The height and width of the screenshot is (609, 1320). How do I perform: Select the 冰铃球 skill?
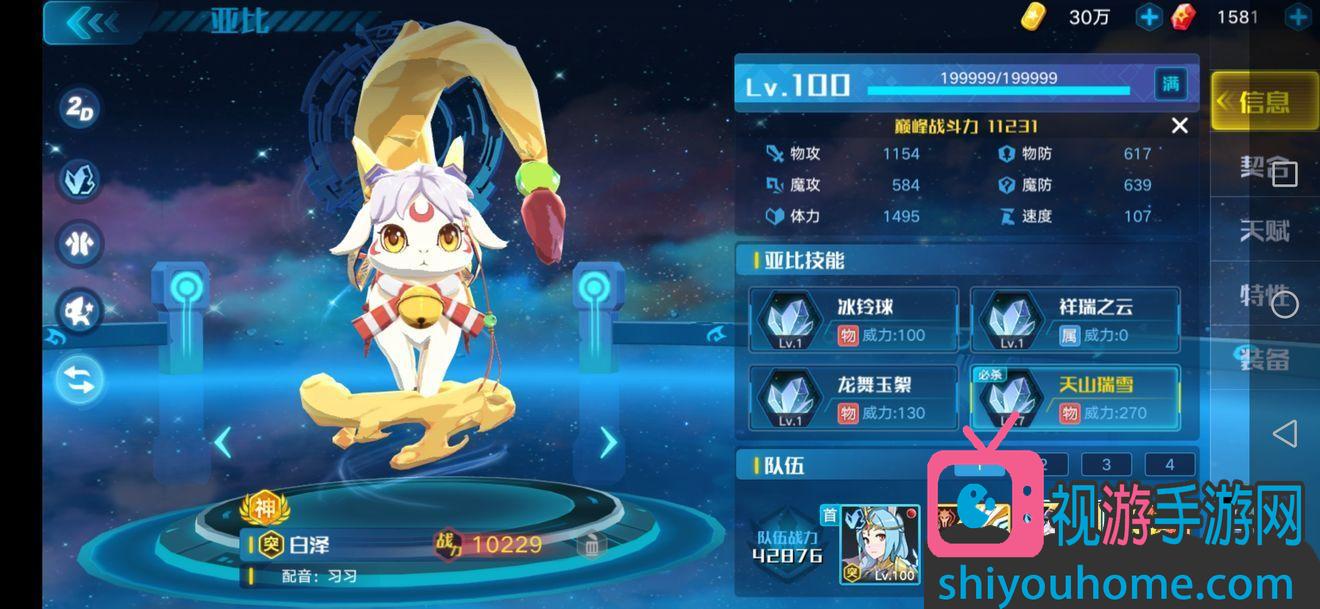click(854, 319)
